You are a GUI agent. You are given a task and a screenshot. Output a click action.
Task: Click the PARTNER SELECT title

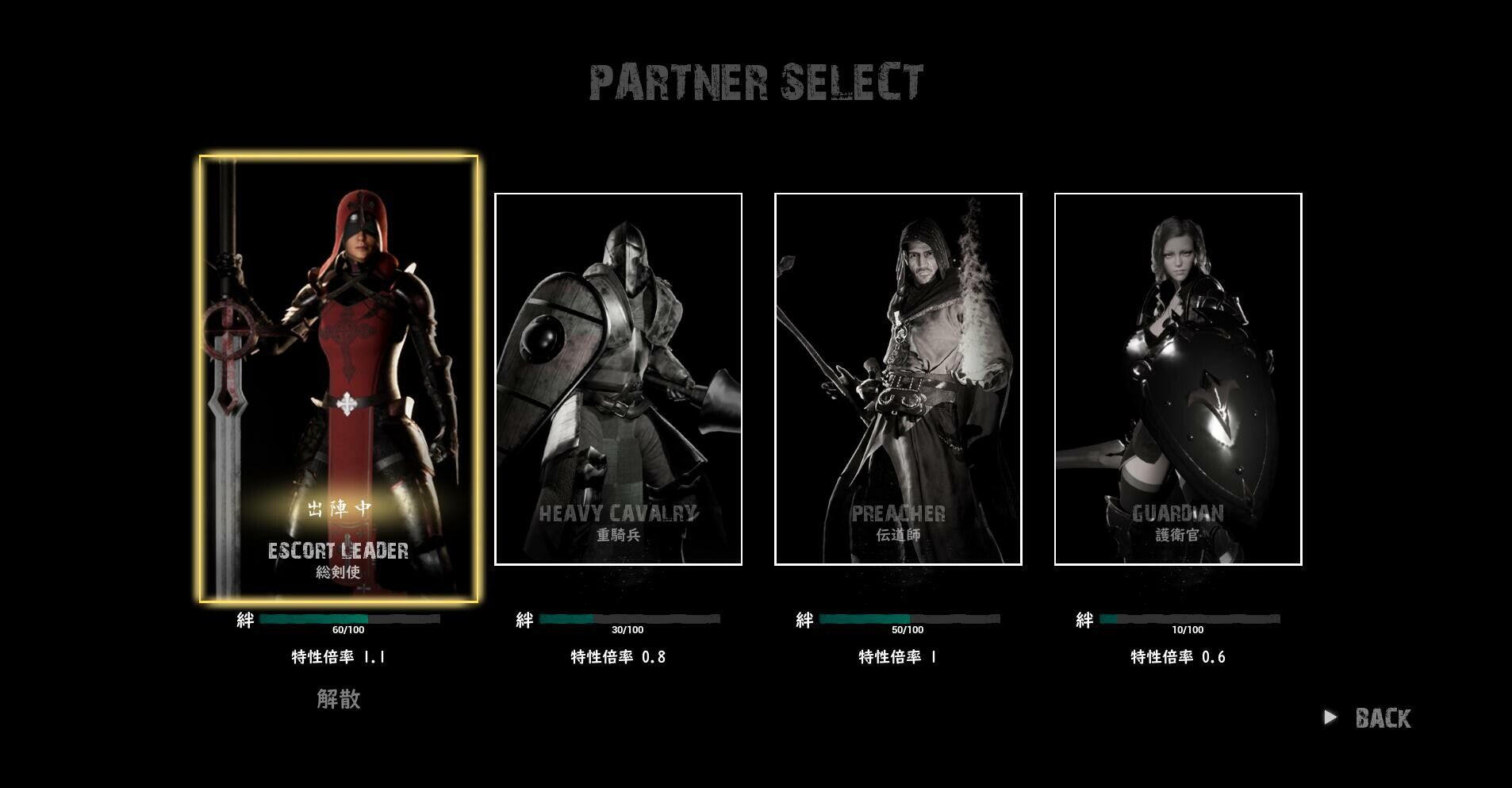point(756,79)
